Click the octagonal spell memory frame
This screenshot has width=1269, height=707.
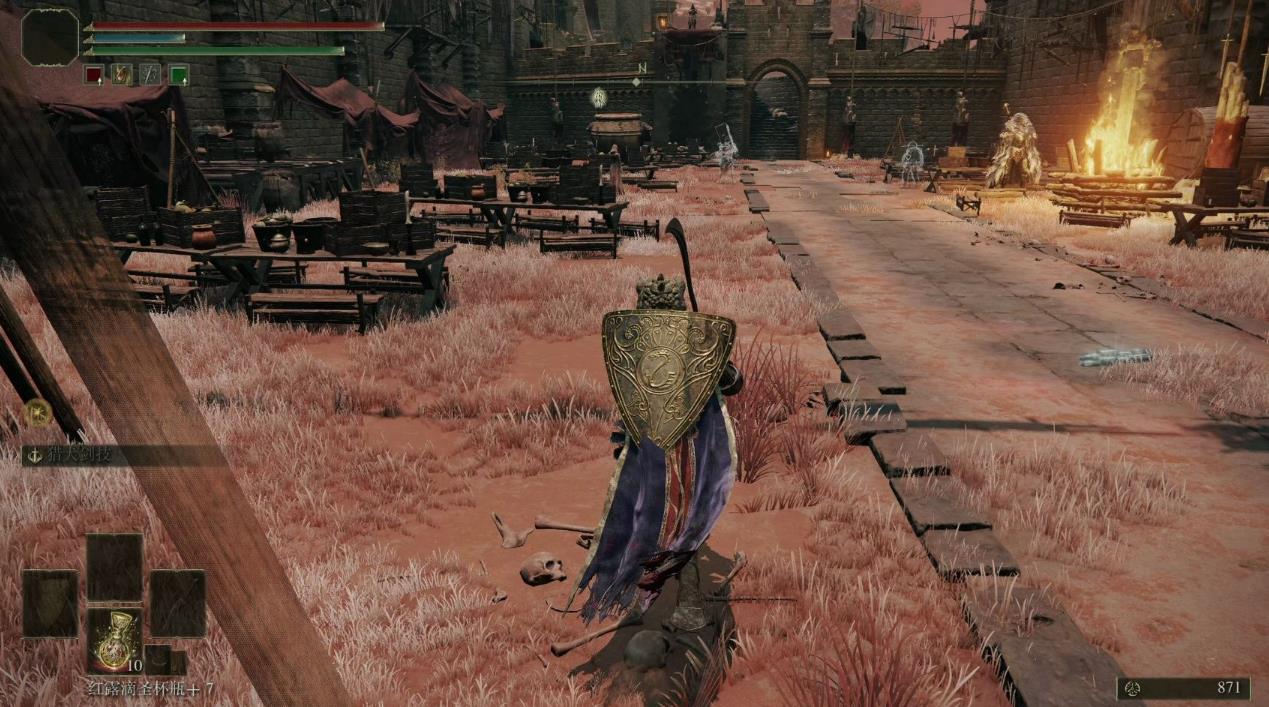(x=50, y=37)
